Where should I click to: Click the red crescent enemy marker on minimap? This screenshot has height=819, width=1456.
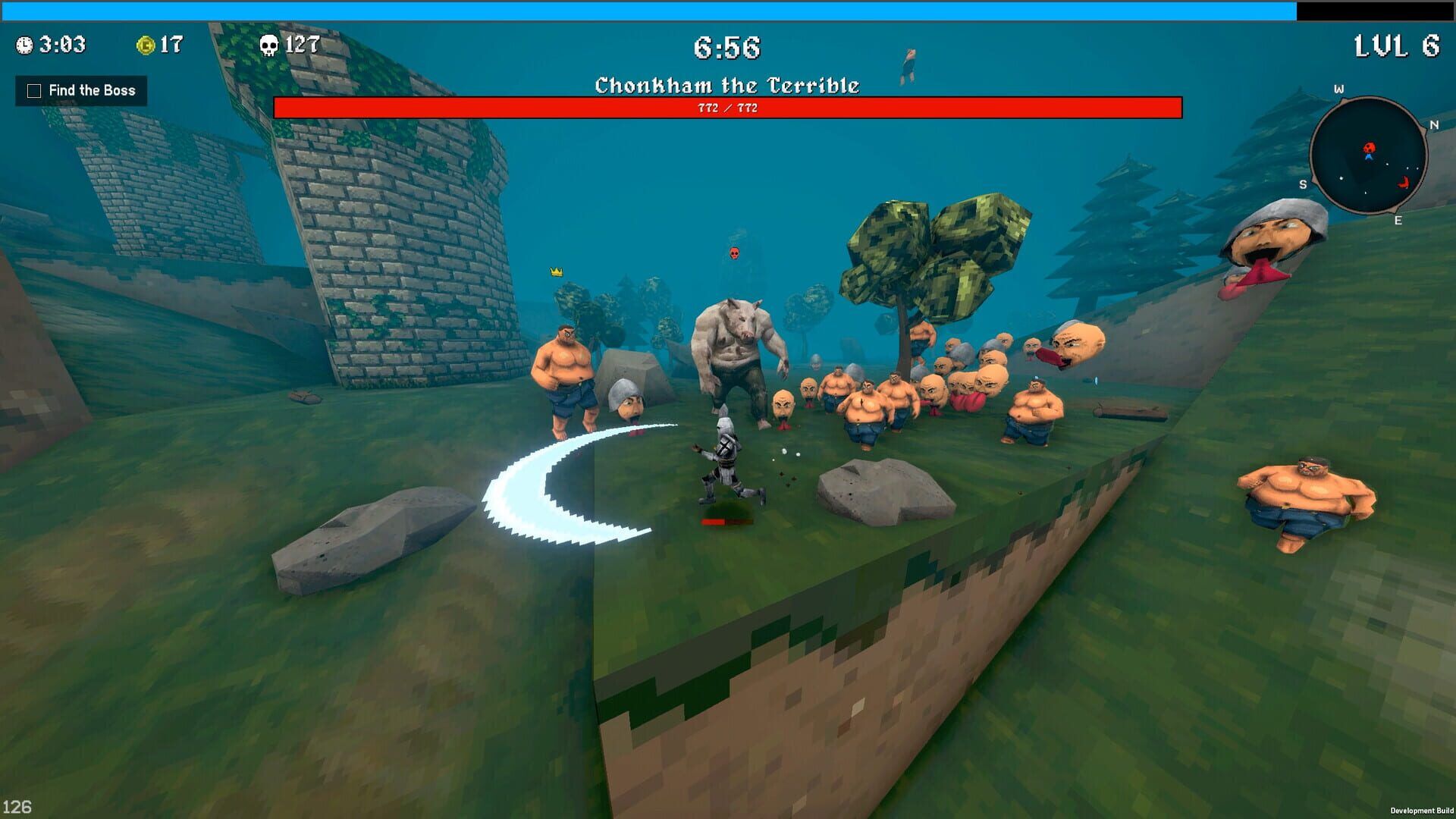[1404, 182]
